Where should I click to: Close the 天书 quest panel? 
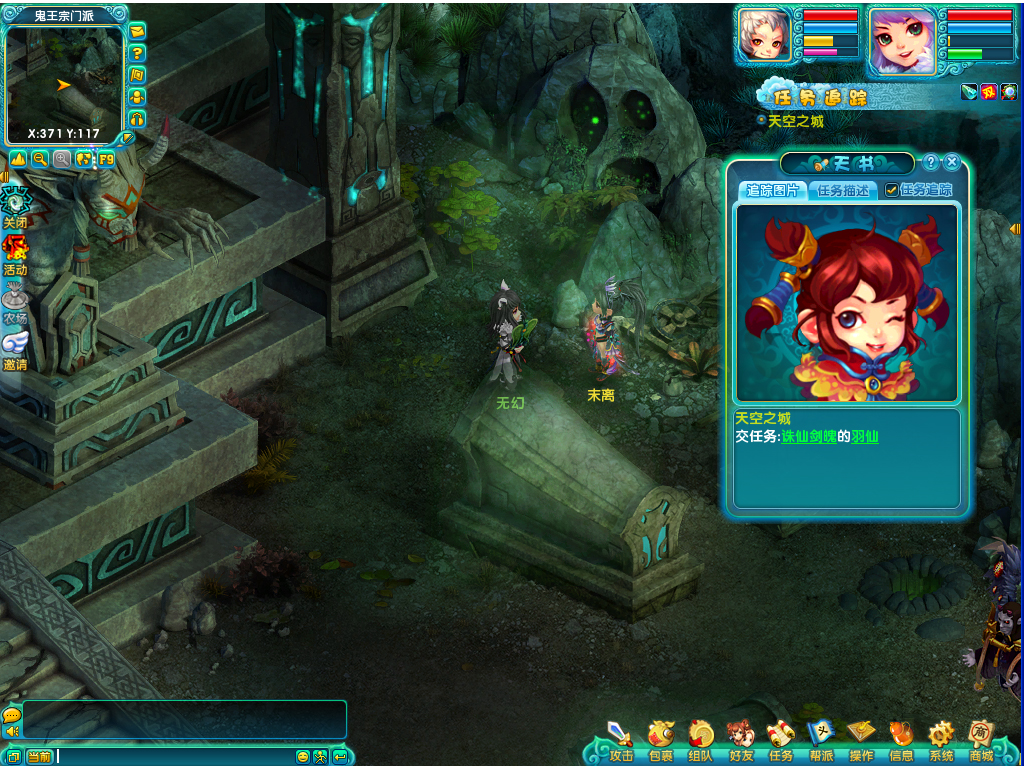tap(952, 162)
